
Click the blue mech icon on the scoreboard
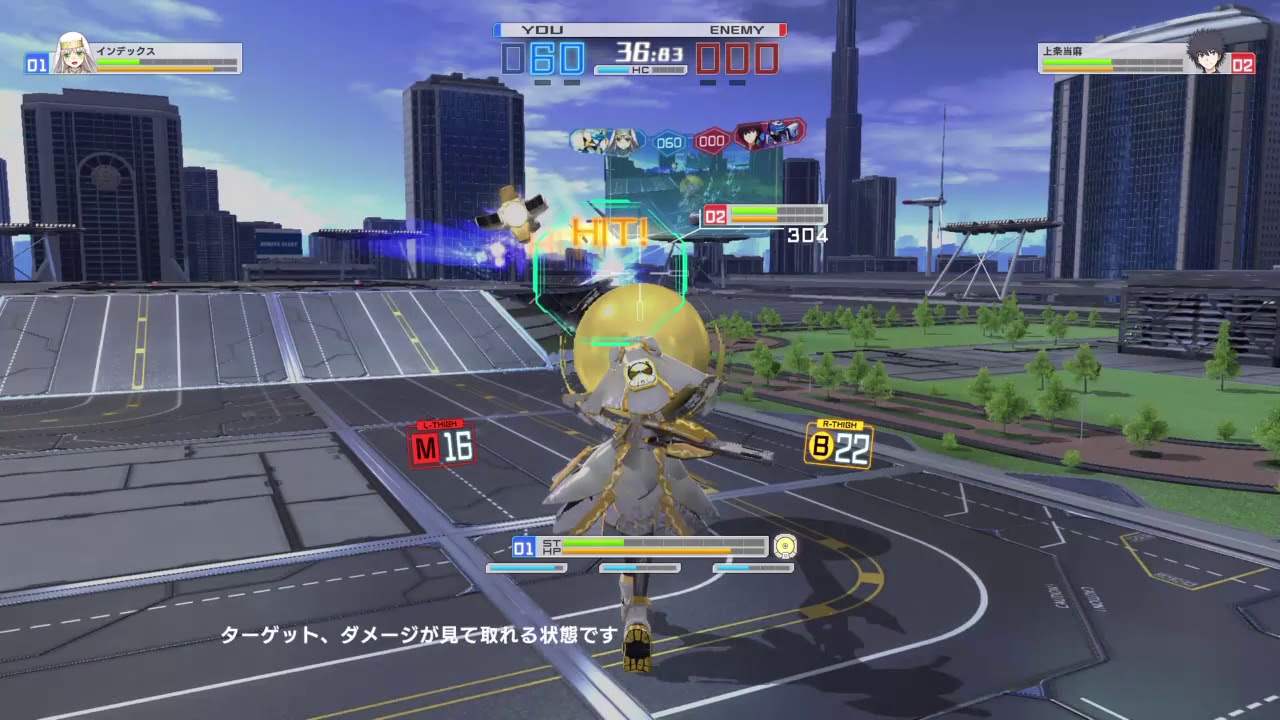(x=592, y=140)
